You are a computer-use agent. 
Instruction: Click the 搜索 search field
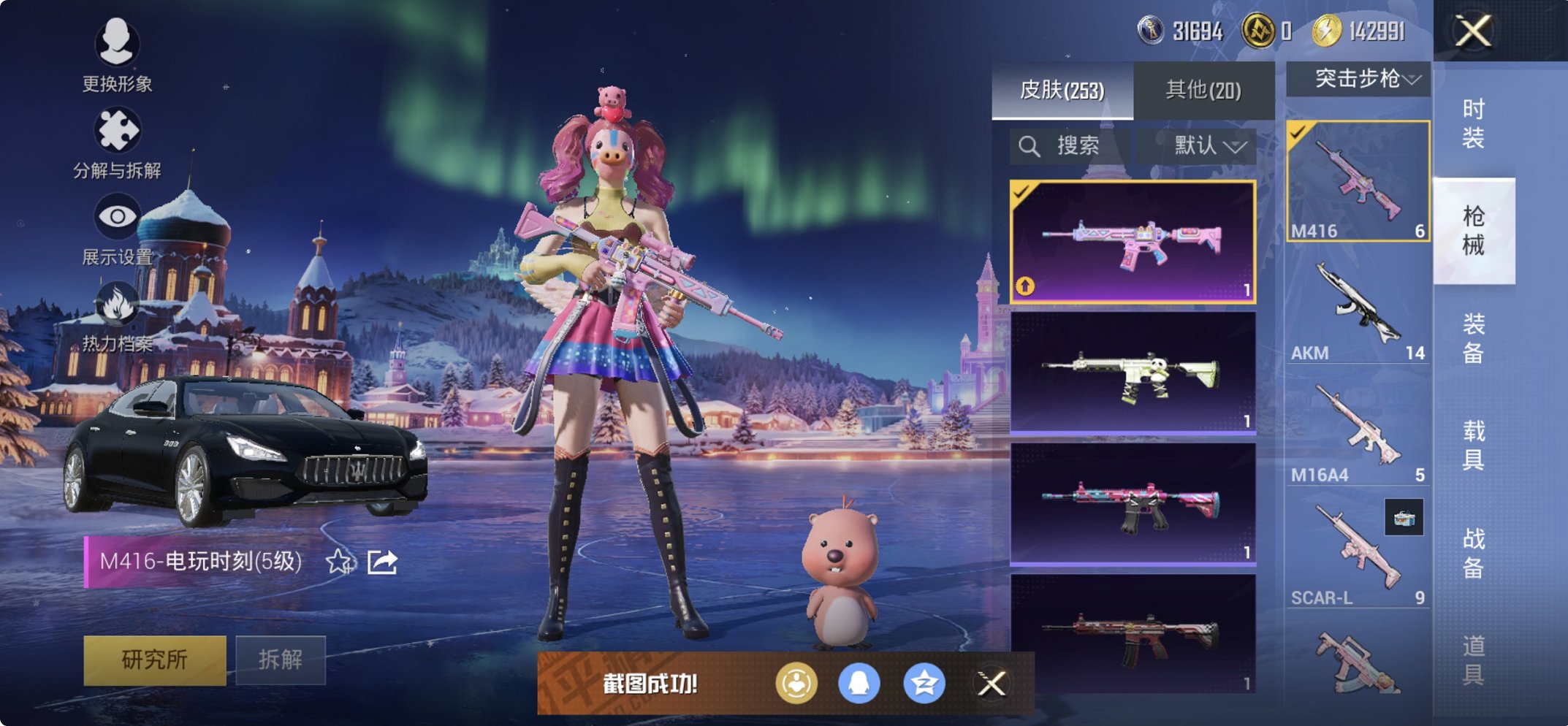point(1070,145)
